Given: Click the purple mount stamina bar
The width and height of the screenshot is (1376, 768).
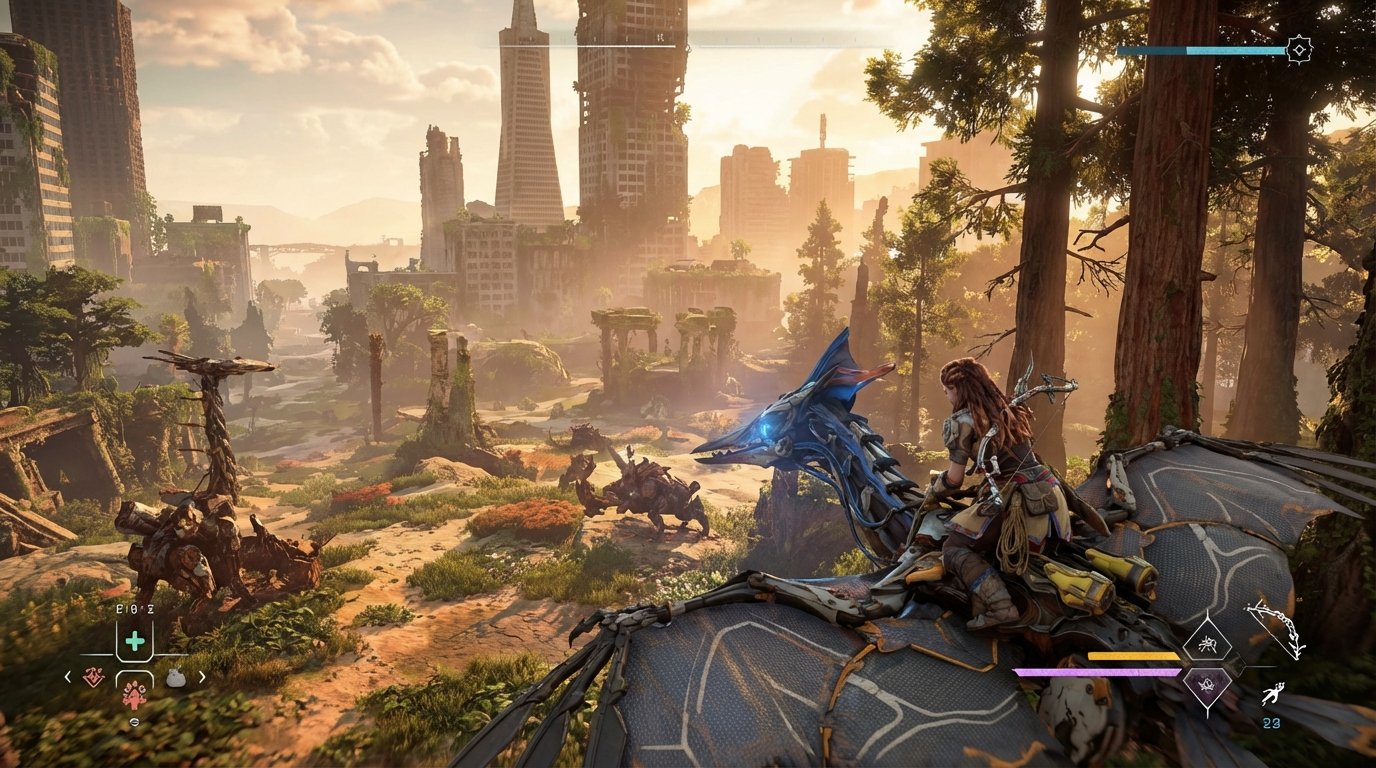Looking at the screenshot, I should 1096,670.
